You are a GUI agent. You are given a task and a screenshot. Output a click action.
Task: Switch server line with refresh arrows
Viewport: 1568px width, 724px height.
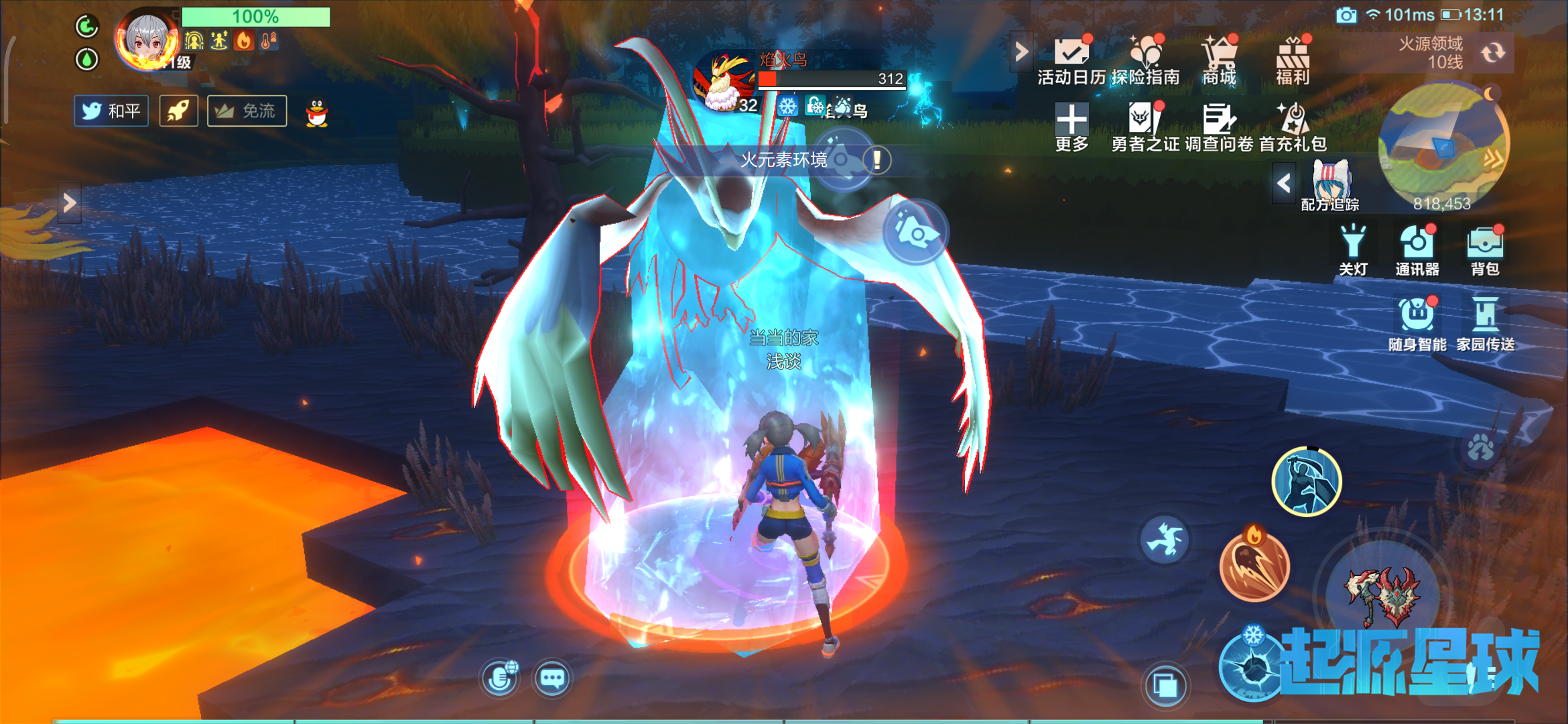point(1493,53)
